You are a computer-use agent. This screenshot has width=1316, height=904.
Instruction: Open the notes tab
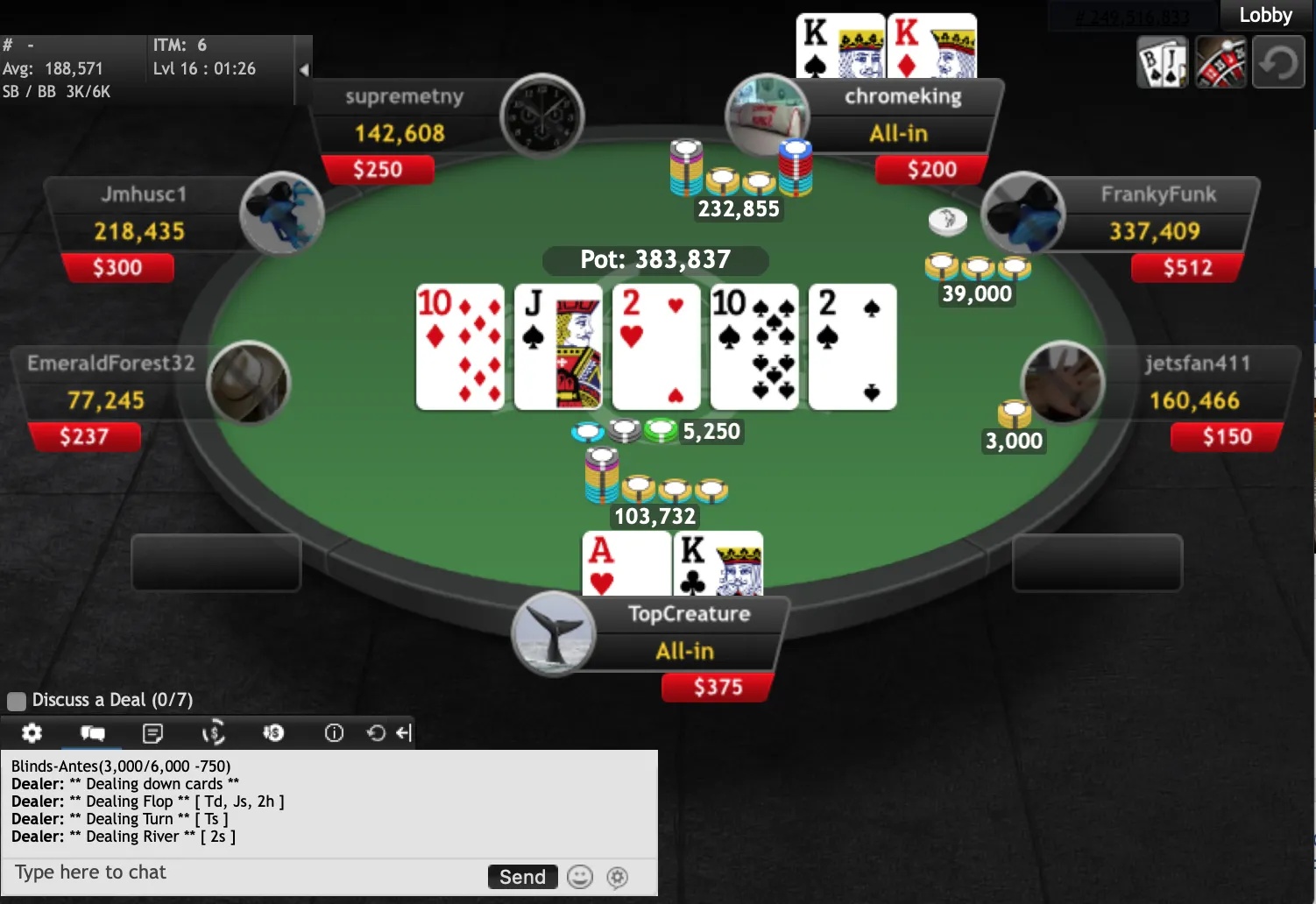click(152, 733)
